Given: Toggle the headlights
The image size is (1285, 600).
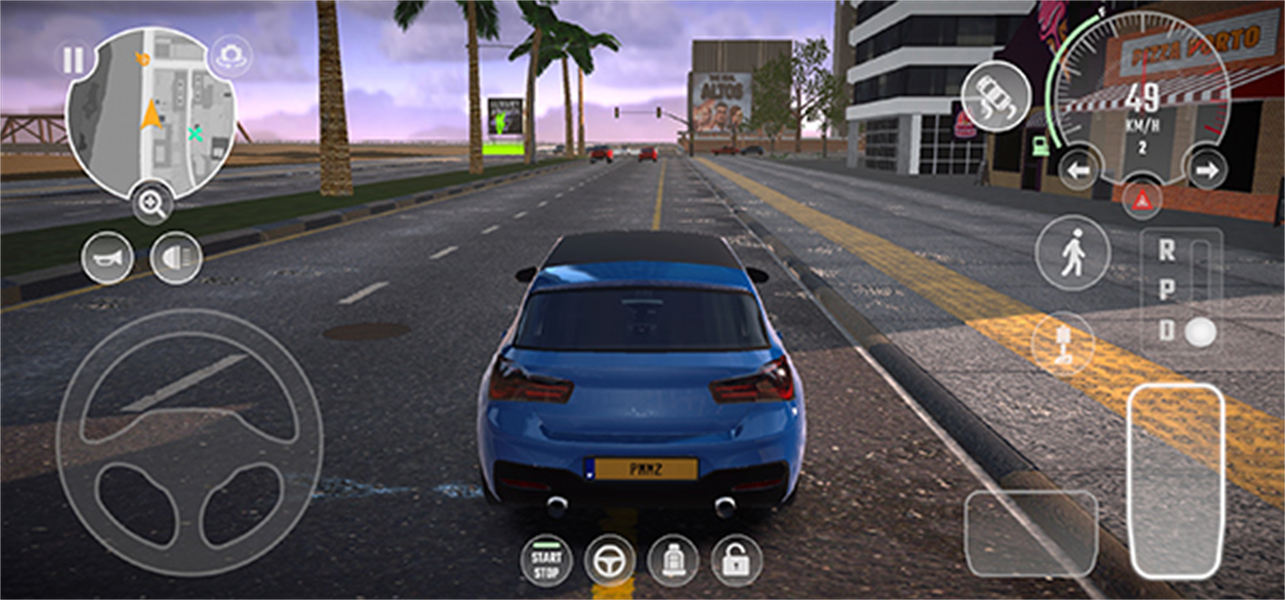Looking at the screenshot, I should pos(176,257).
